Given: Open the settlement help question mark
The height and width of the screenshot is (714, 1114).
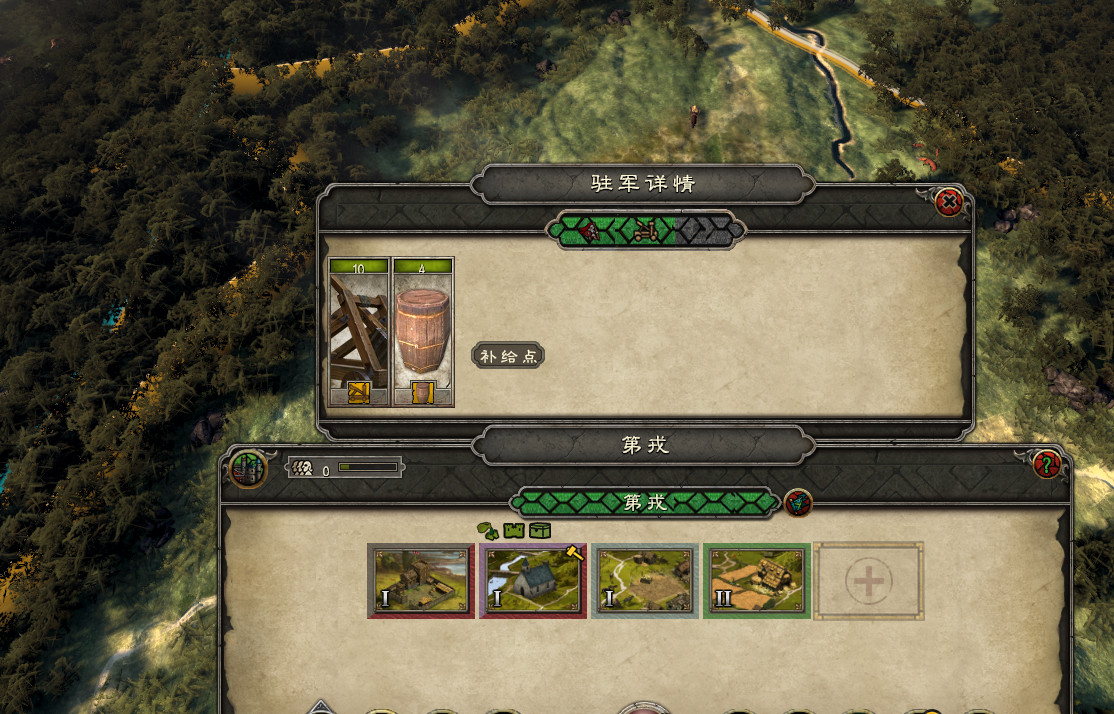Looking at the screenshot, I should pyautogui.click(x=1046, y=464).
